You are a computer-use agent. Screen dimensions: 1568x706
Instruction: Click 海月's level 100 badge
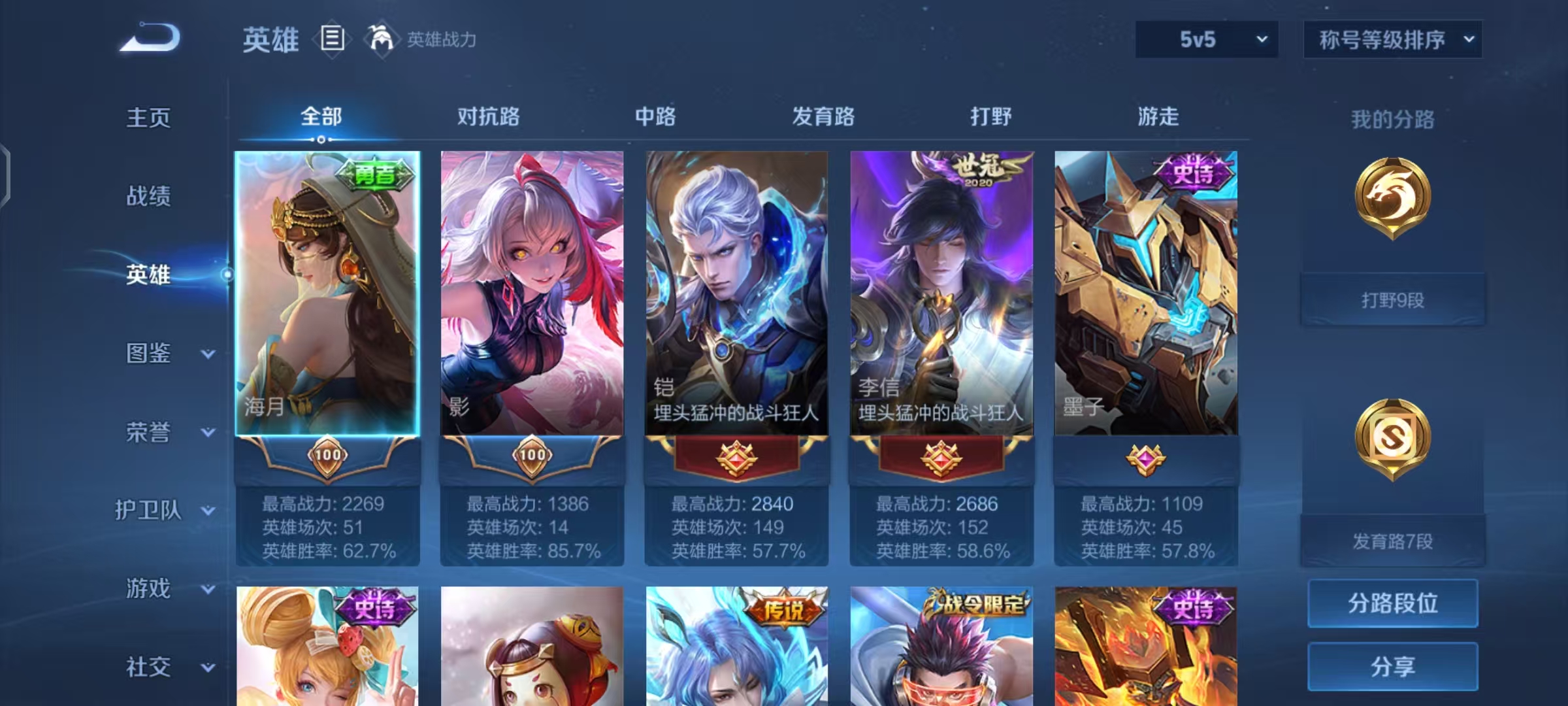point(327,460)
